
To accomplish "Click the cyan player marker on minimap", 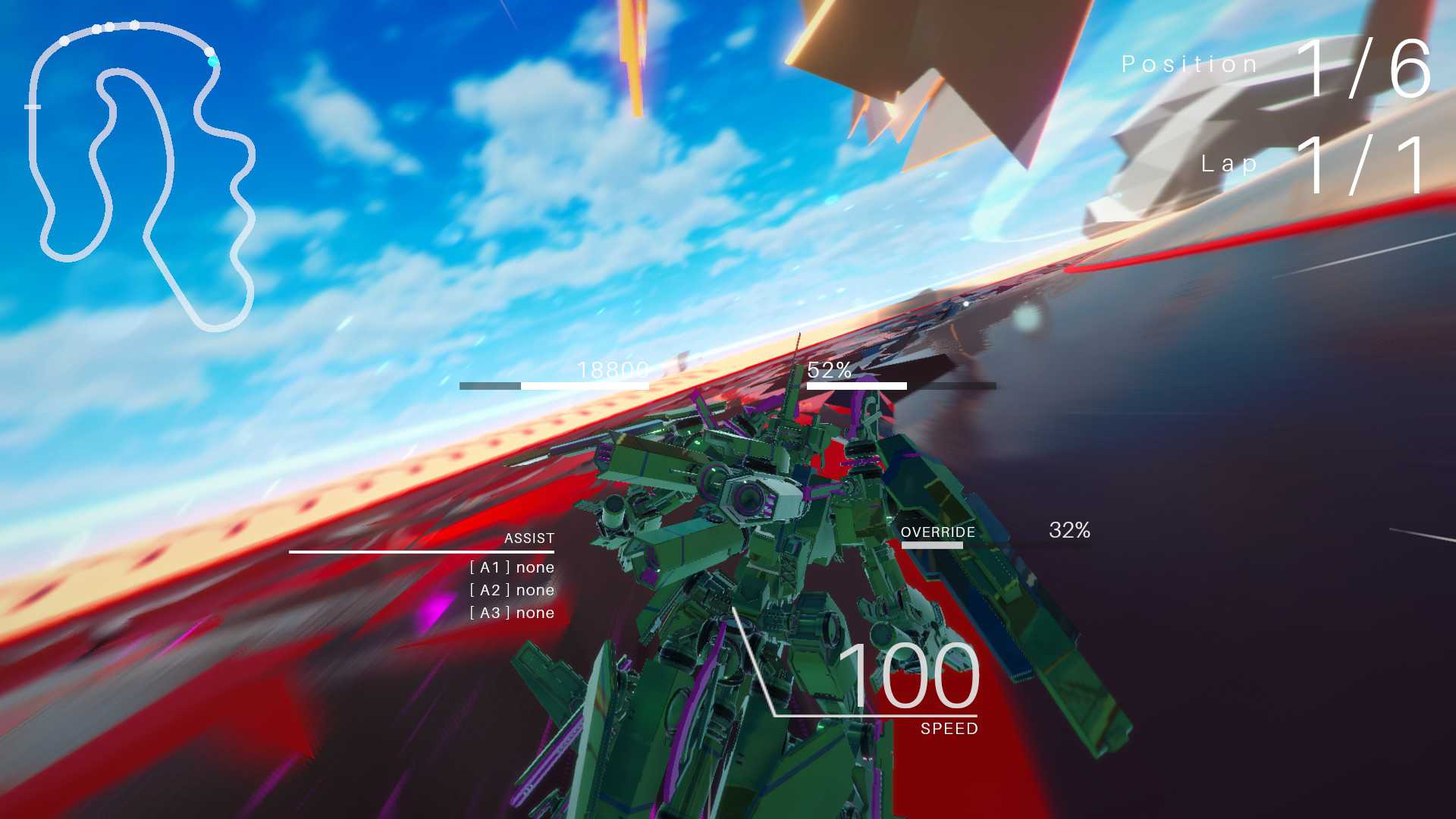I will [213, 61].
